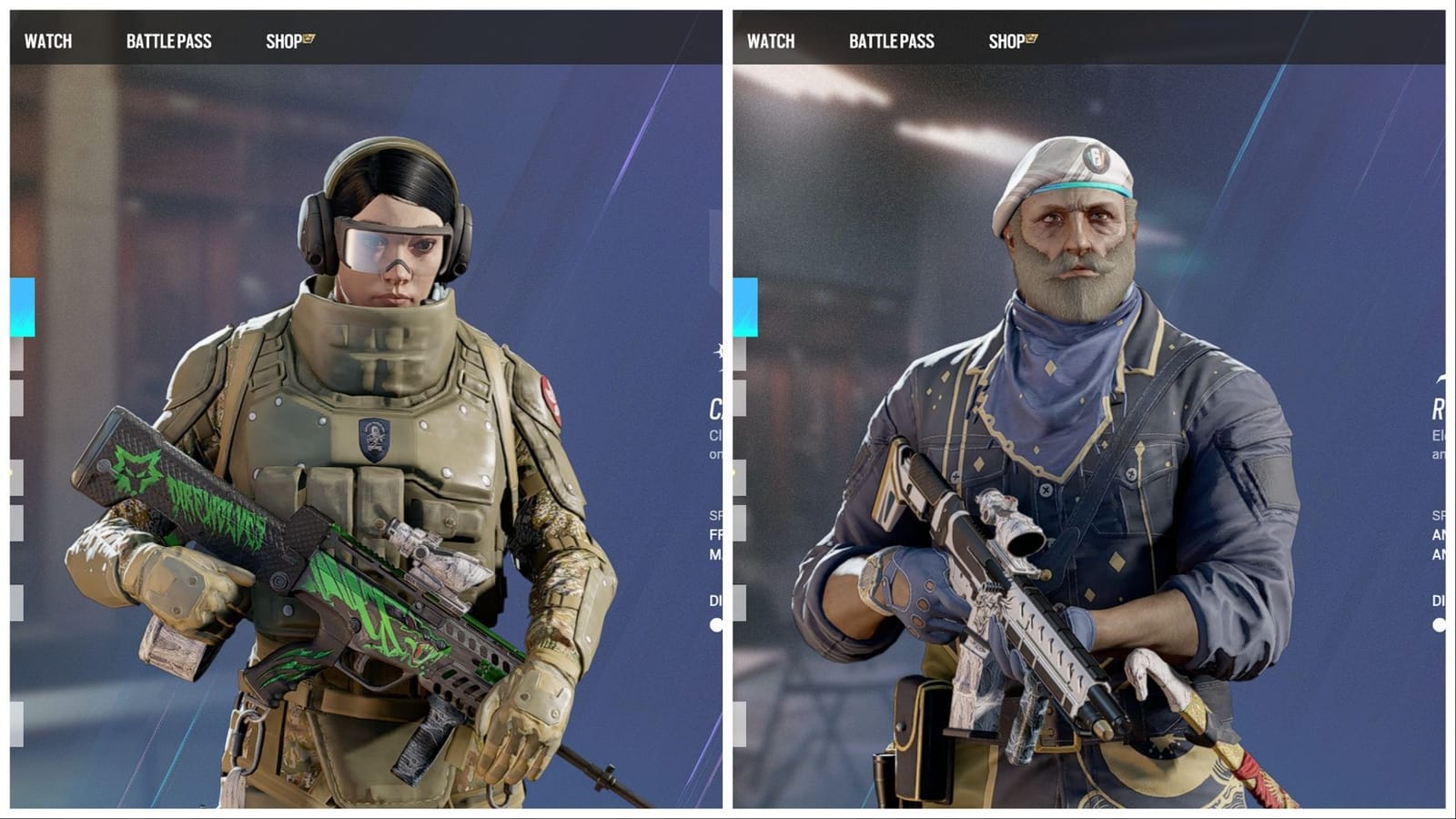Click the curved swoosh icon above the R heading

(x=1440, y=379)
